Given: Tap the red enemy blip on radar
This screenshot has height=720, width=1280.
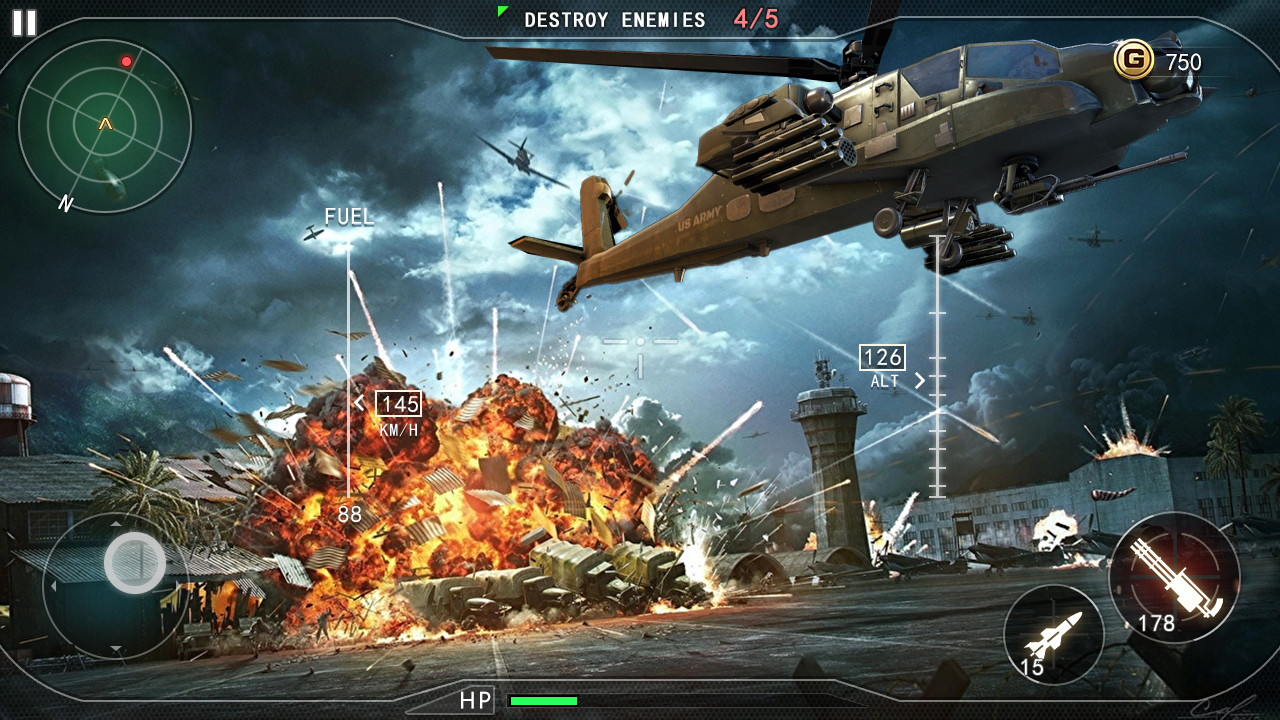Looking at the screenshot, I should click(x=124, y=60).
